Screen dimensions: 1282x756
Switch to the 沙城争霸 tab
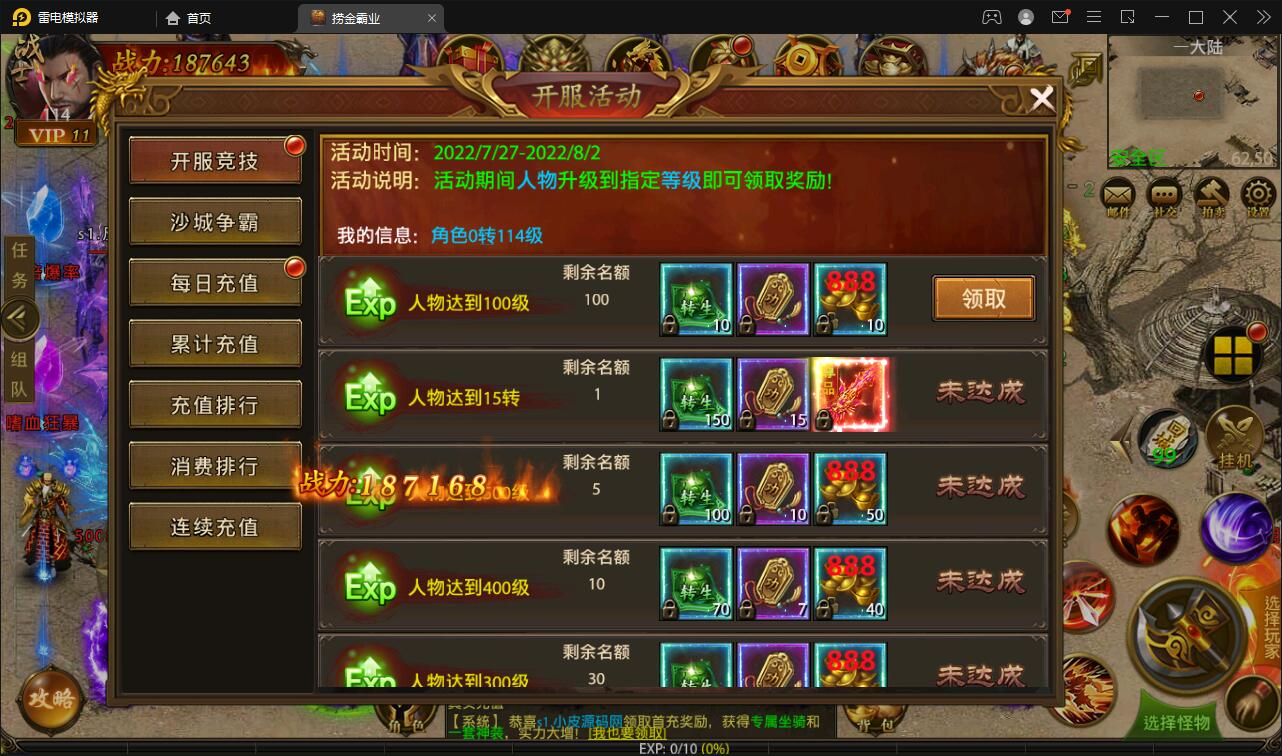215,221
